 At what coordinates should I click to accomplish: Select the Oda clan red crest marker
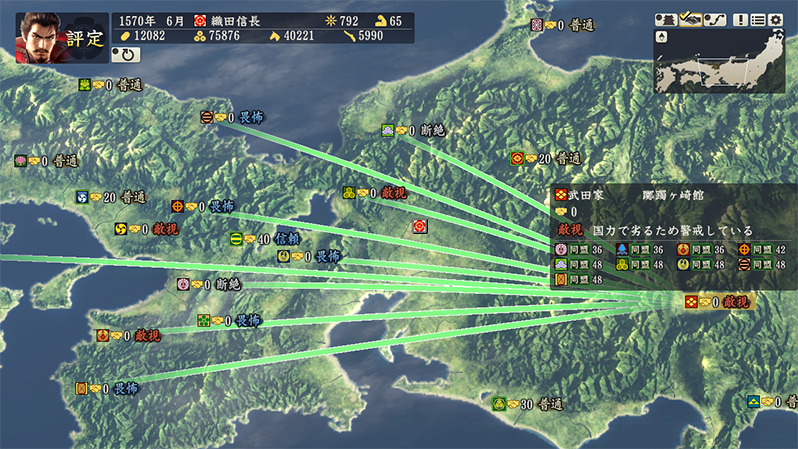coord(420,227)
